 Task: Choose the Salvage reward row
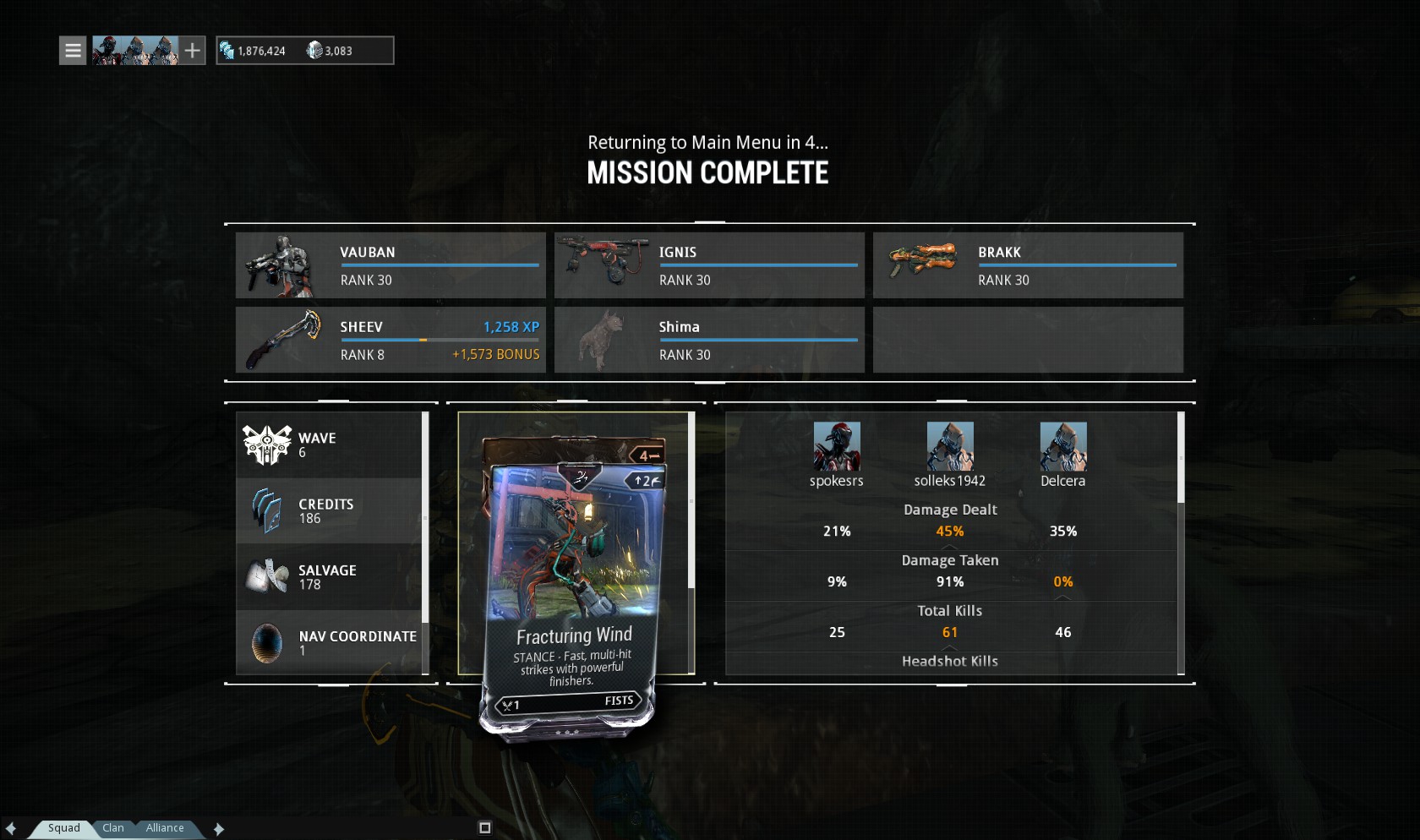tap(330, 576)
